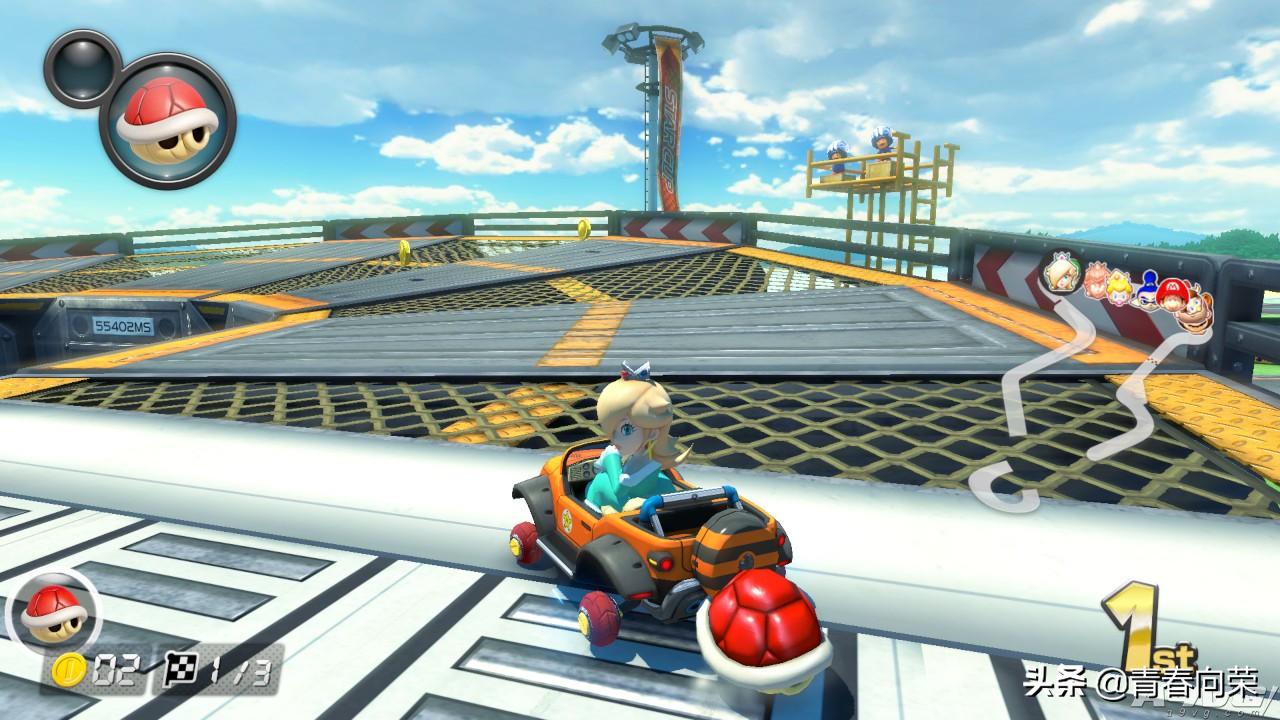Viewport: 1280px width, 720px height.
Task: Choose the blue Inkling marker on the minimap
Action: click(1146, 292)
